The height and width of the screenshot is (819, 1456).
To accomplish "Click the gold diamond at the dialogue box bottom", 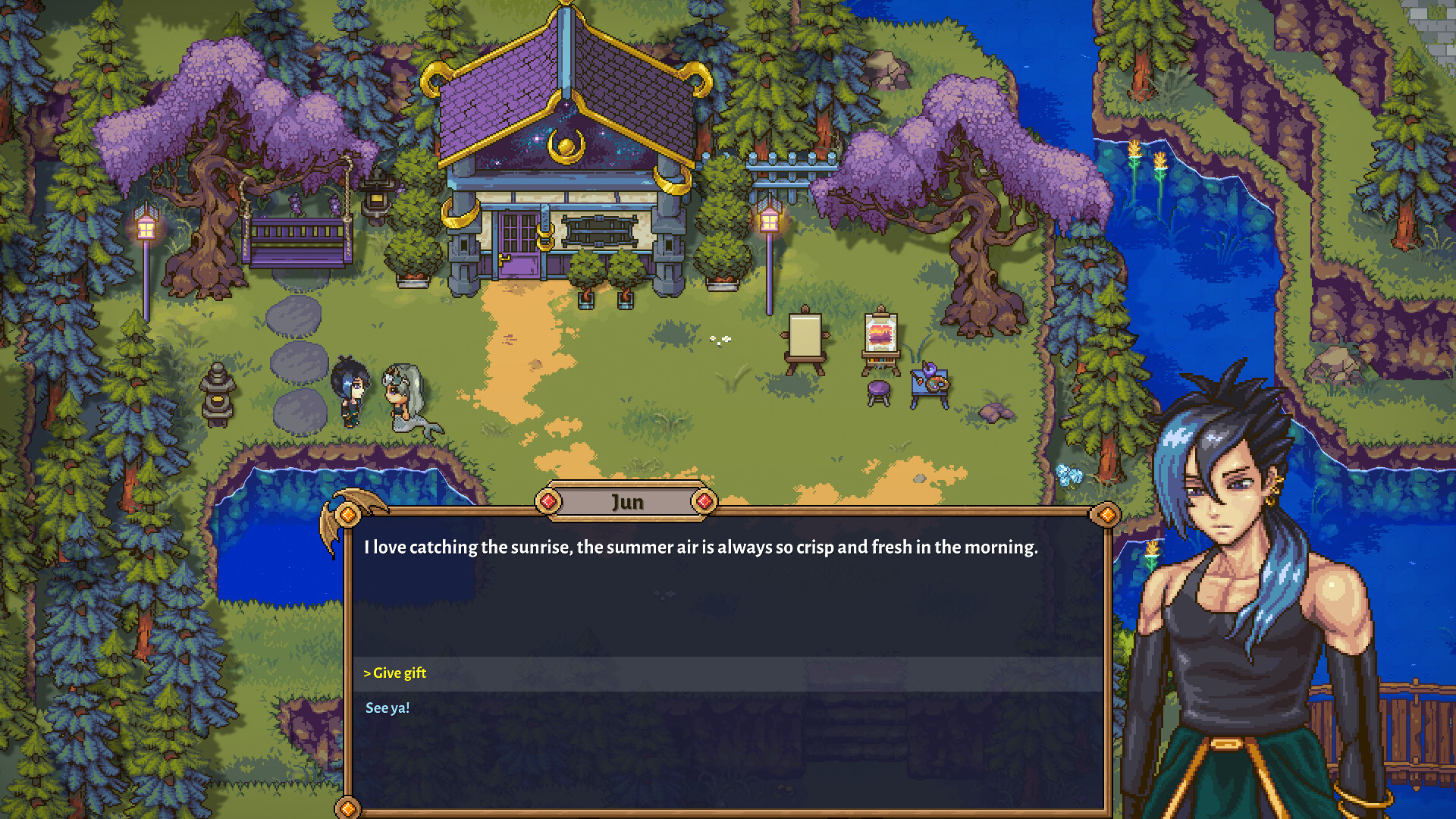I will (349, 808).
